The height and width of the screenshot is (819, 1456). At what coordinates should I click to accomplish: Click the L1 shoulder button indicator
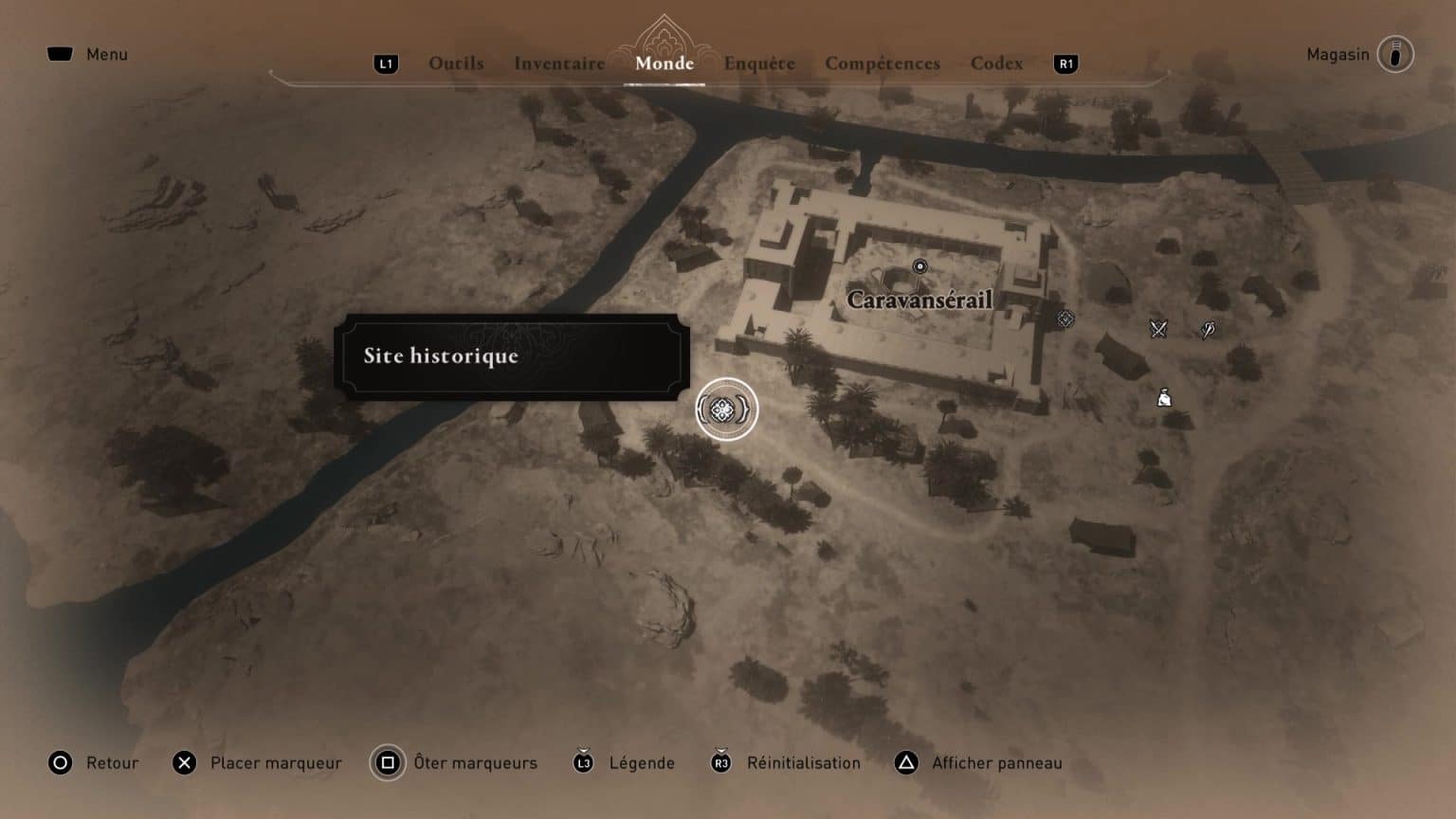(387, 64)
